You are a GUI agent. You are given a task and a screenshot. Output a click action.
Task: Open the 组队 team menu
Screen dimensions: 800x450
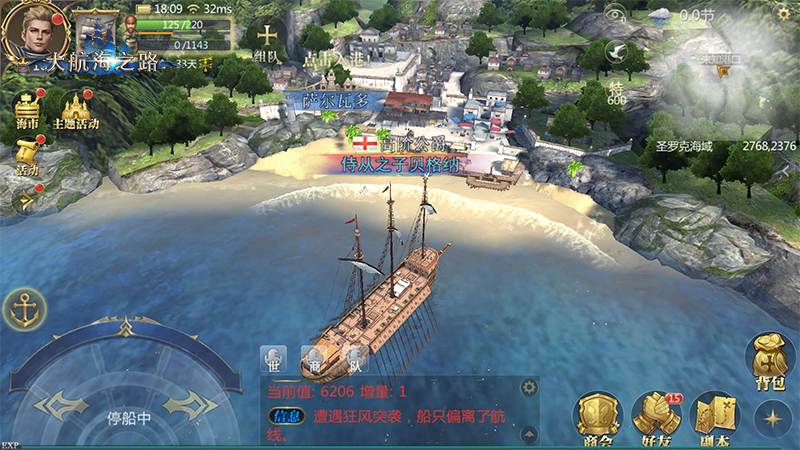pos(266,40)
